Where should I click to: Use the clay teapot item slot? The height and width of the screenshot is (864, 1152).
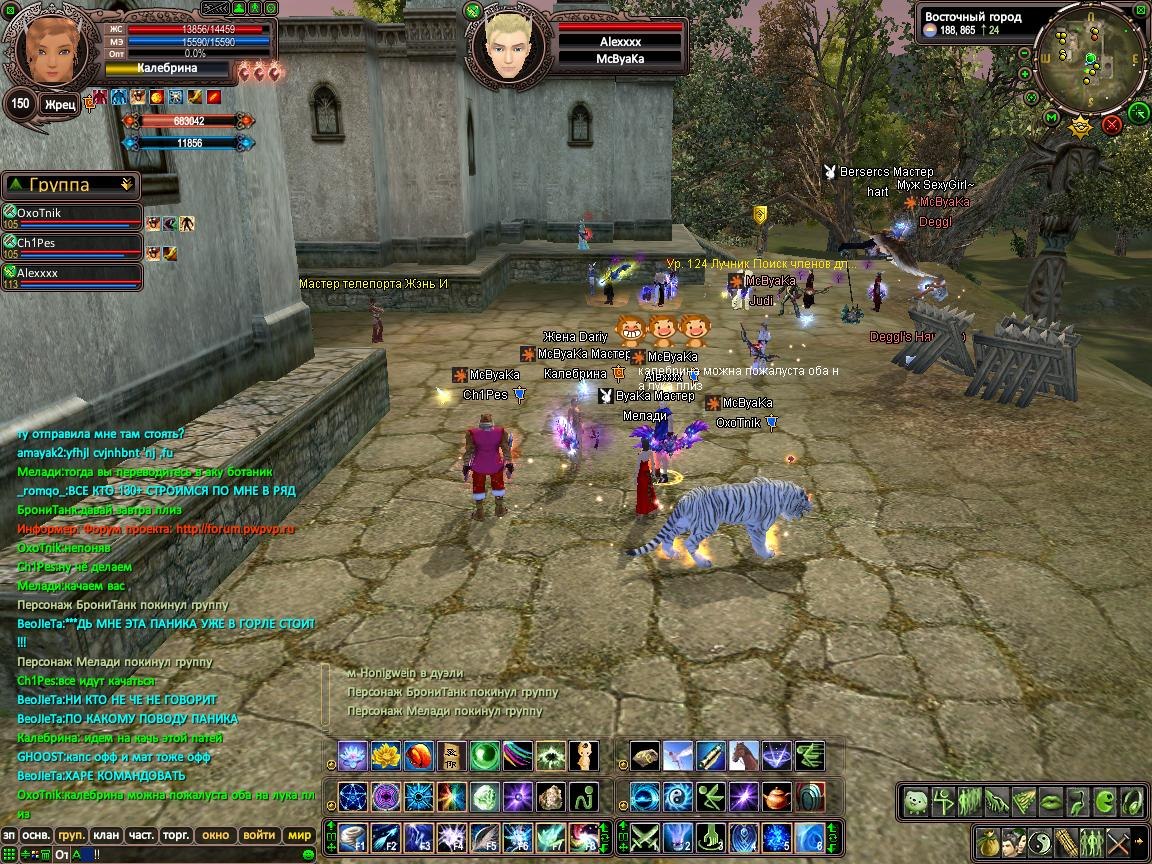(776, 796)
